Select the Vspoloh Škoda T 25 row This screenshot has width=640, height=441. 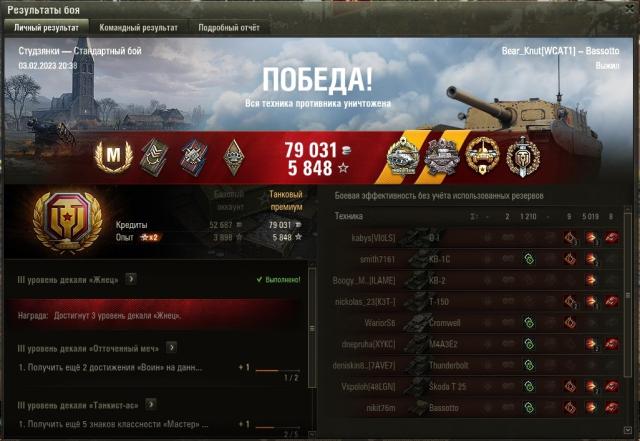[x=480, y=386]
